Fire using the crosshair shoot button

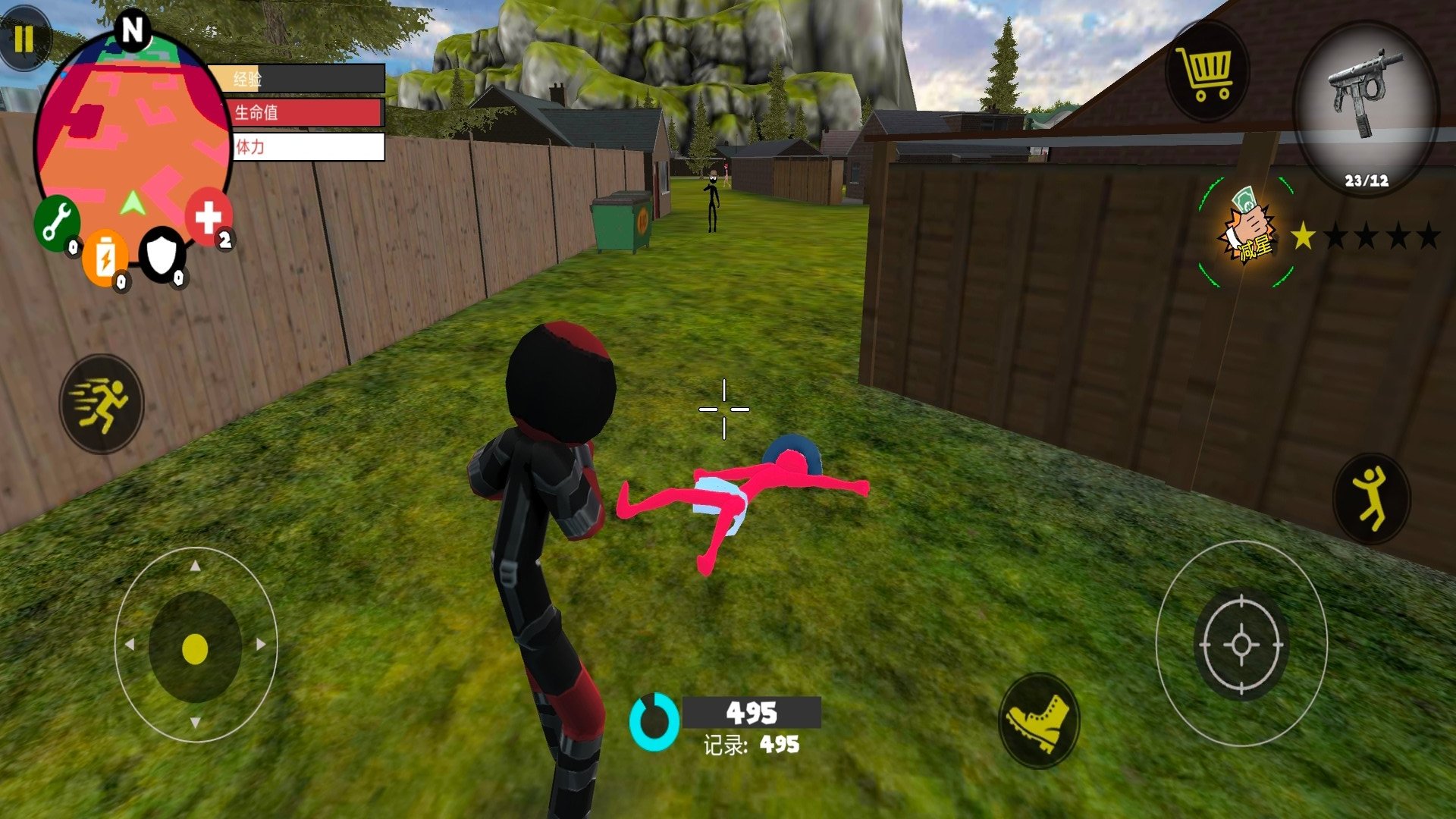[1241, 644]
